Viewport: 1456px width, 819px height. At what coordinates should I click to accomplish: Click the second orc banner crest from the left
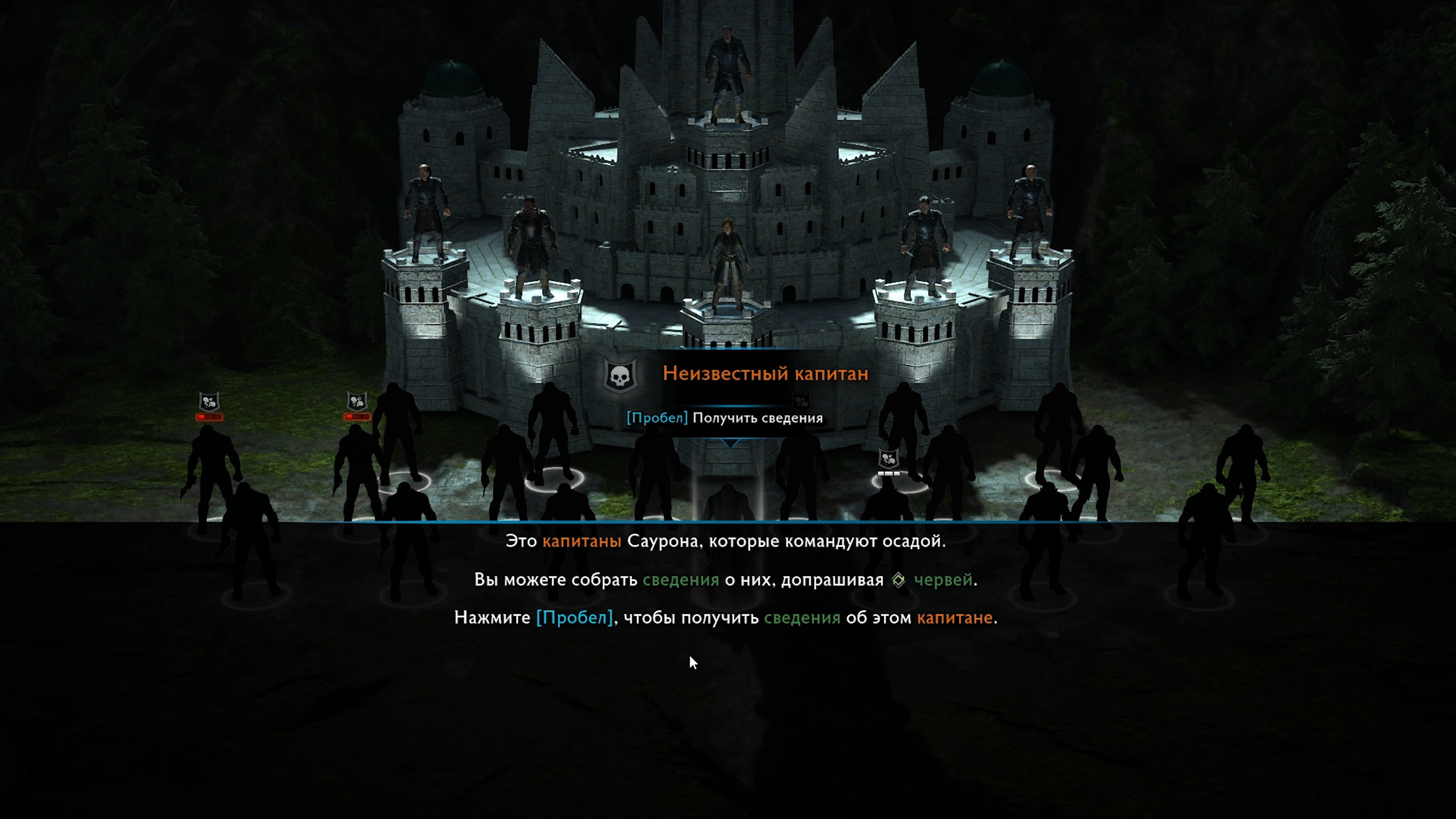pyautogui.click(x=357, y=400)
